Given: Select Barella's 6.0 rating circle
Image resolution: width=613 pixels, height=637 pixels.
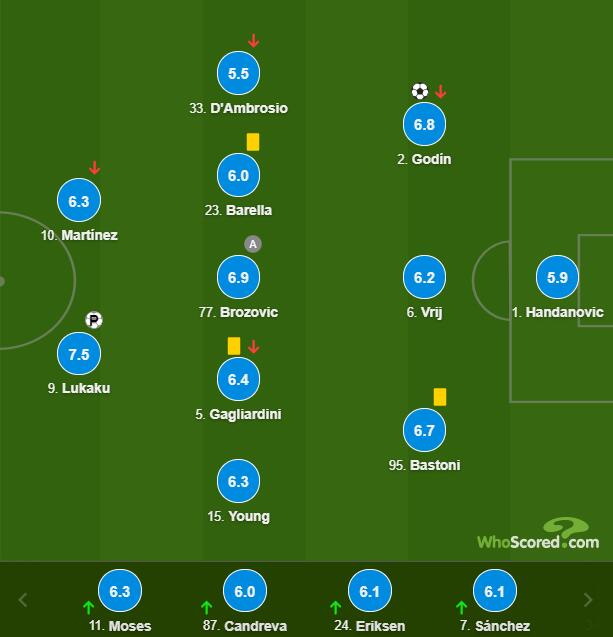Looking at the screenshot, I should (238, 175).
